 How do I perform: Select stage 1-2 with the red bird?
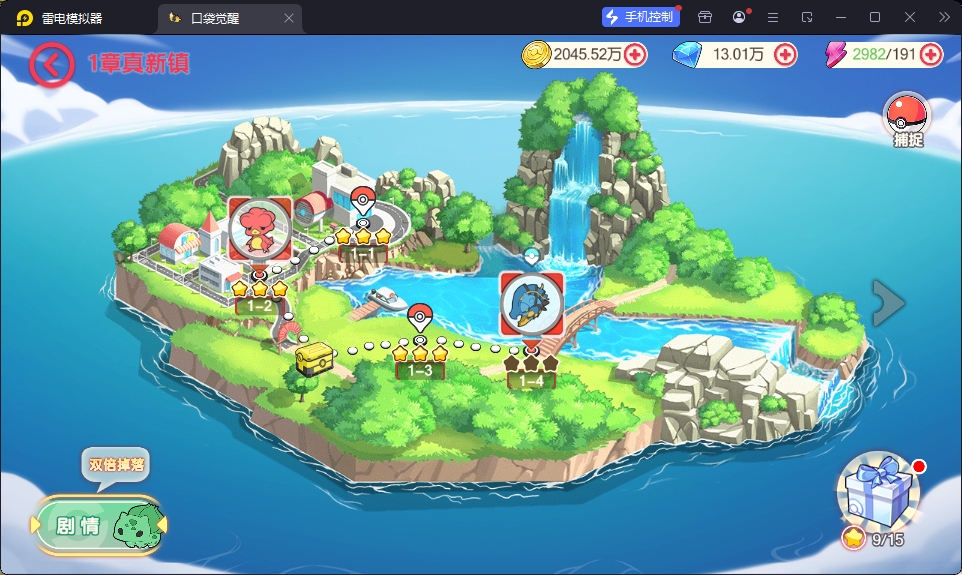pos(260,229)
